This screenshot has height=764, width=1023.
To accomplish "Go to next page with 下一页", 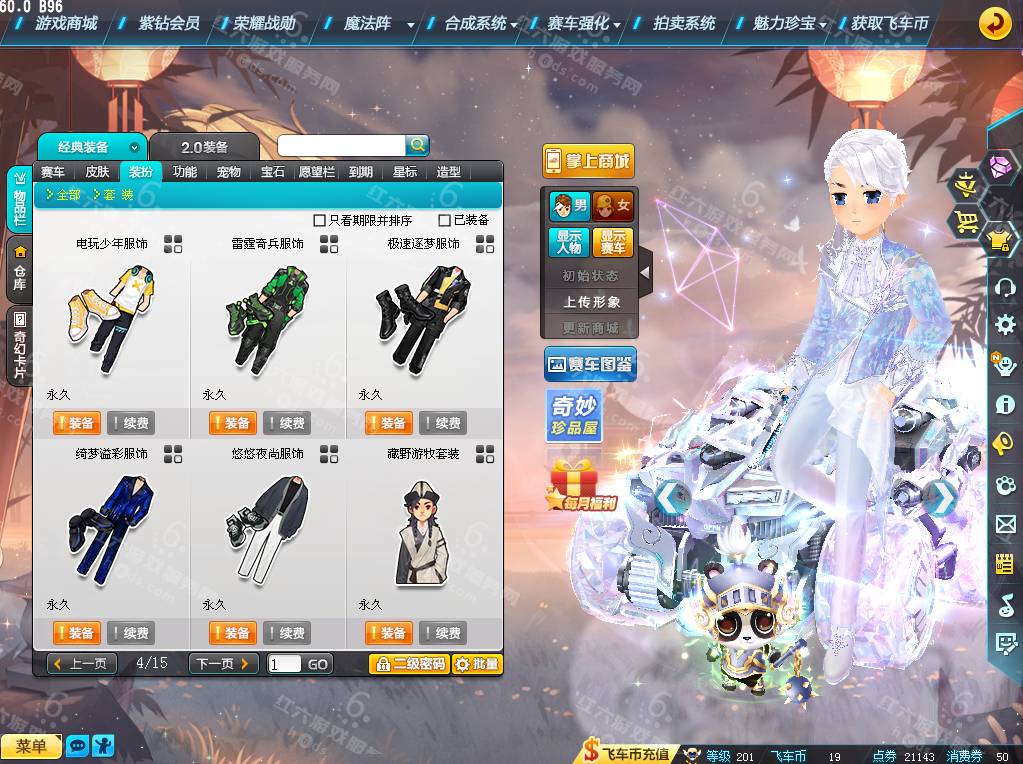I will point(224,664).
